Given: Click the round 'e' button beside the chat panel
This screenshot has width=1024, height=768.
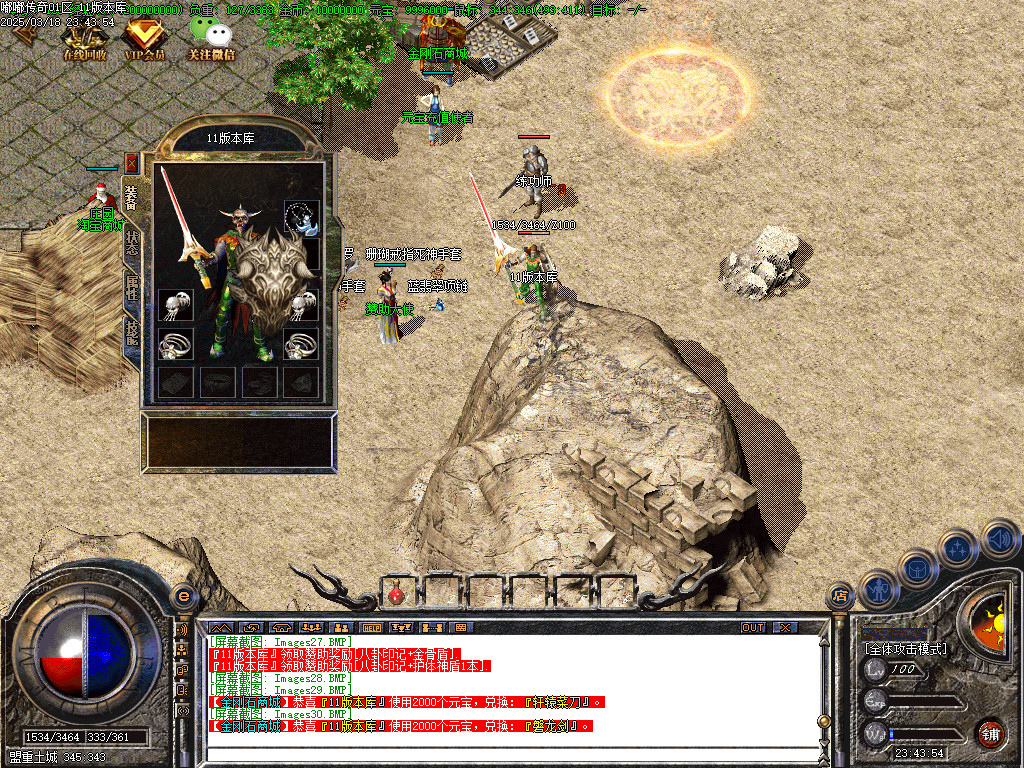Looking at the screenshot, I should pos(183,596).
